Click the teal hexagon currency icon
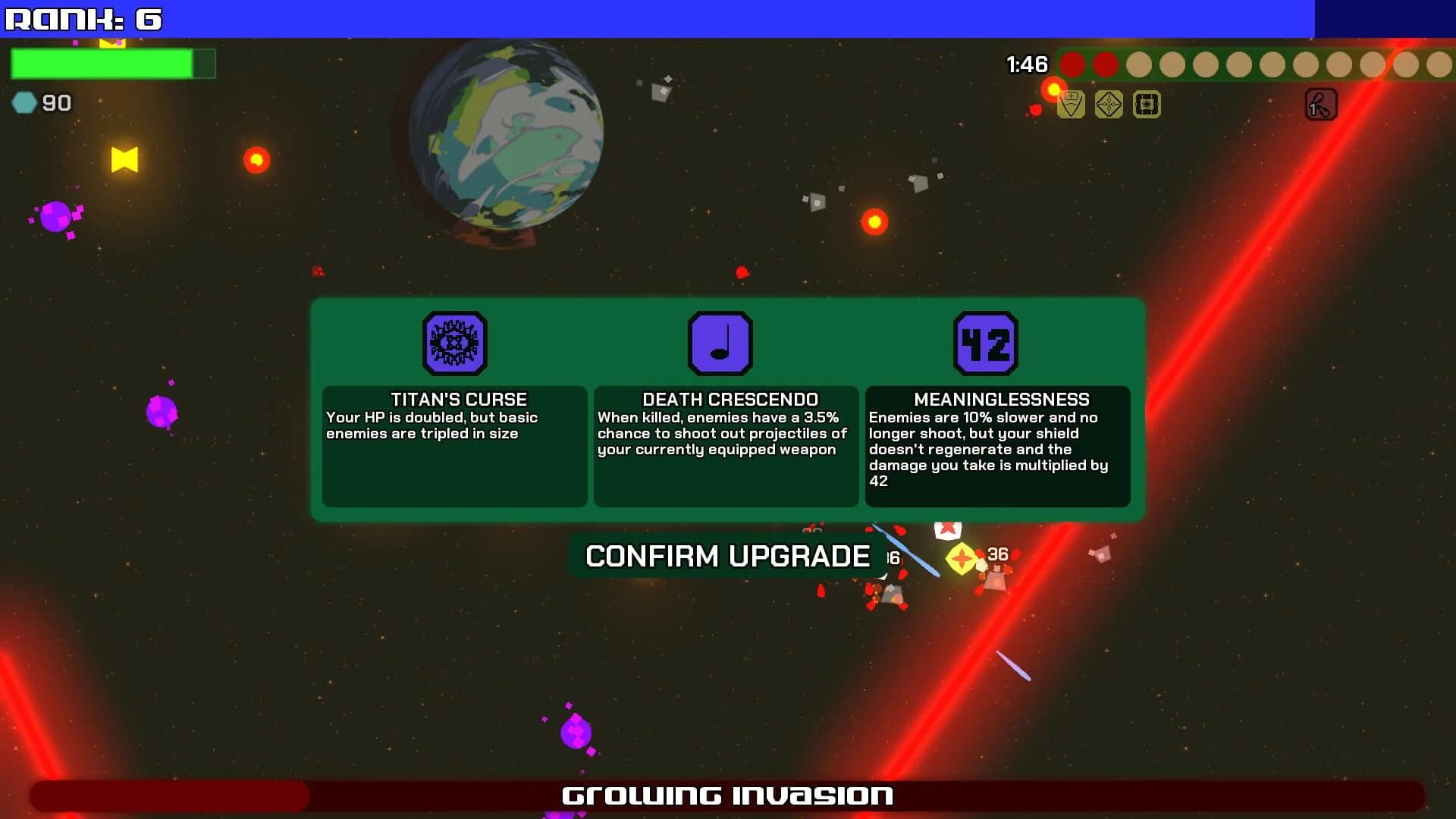 [x=24, y=102]
